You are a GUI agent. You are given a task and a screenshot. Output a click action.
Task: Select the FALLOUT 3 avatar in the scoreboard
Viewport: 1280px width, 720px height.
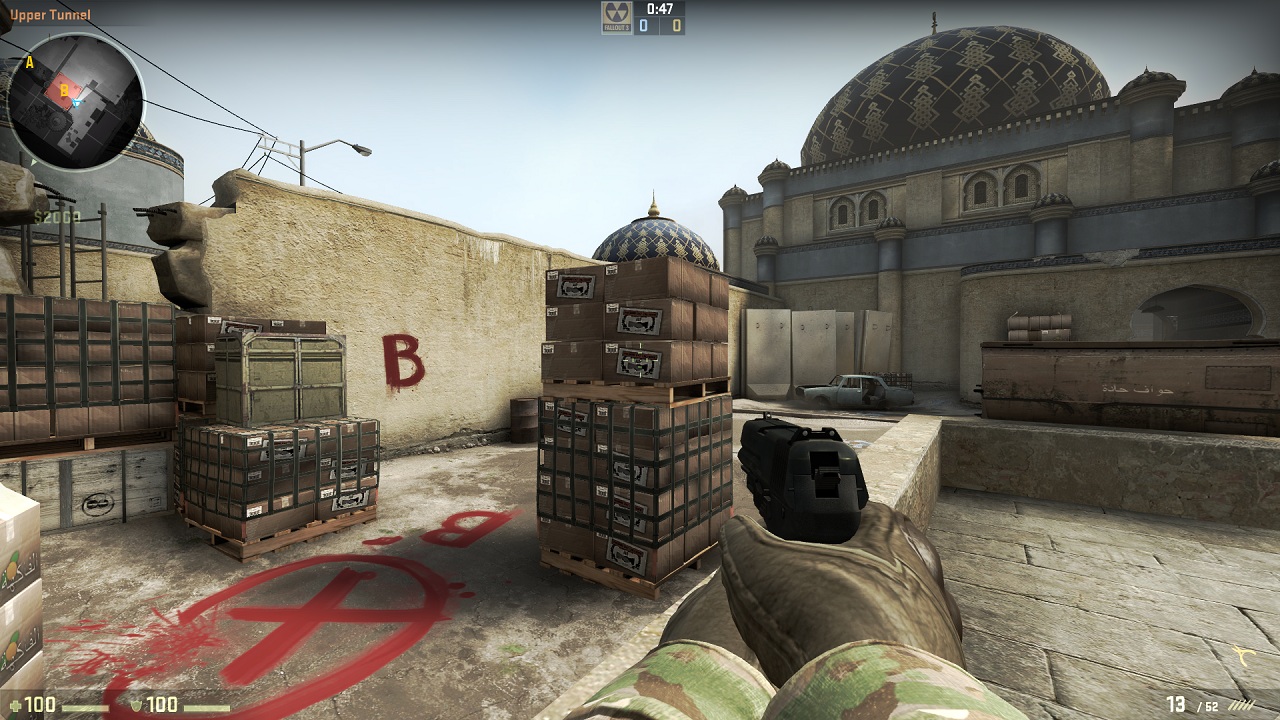(x=616, y=18)
